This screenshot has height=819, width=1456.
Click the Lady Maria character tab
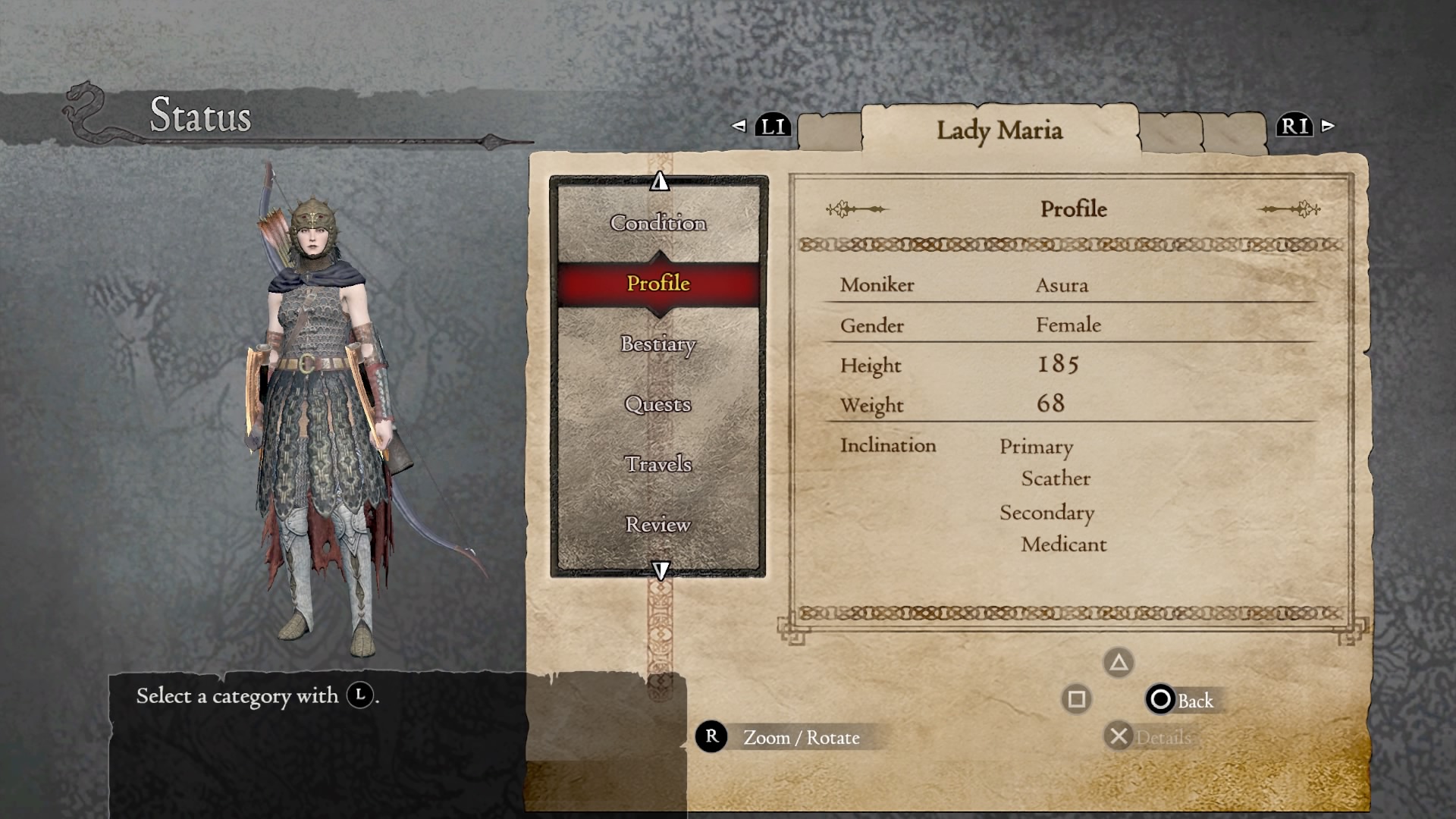pyautogui.click(x=999, y=130)
